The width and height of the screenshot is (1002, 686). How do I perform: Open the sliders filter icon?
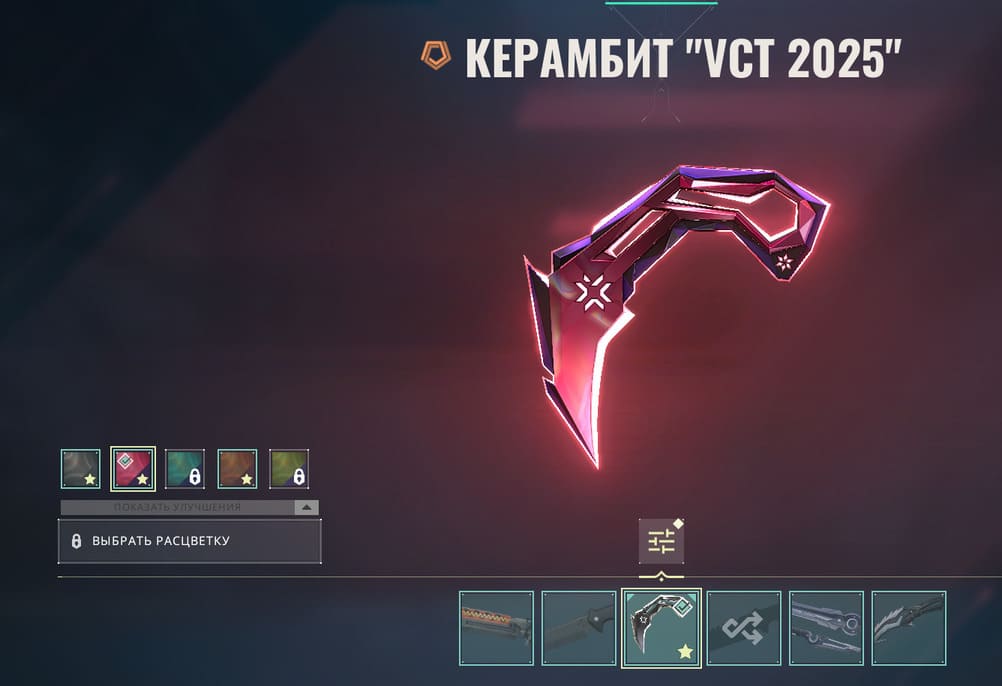tap(661, 541)
